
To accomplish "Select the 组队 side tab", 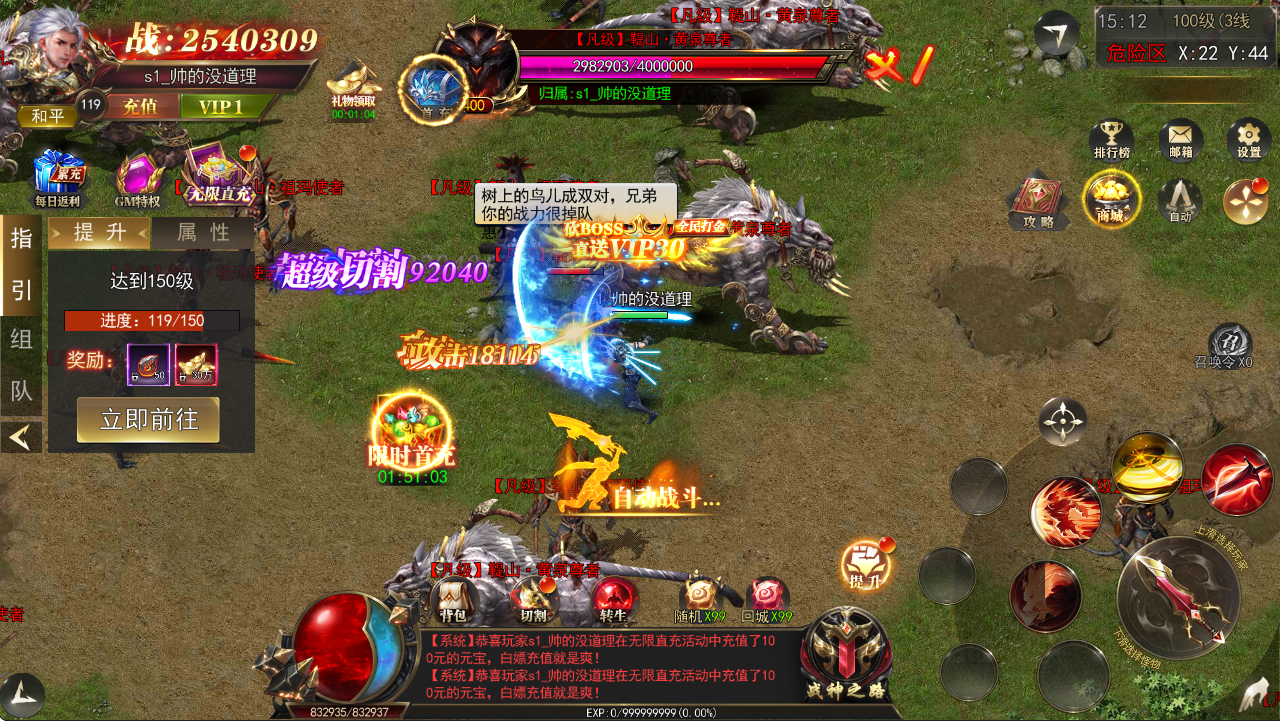I will 21,339.
